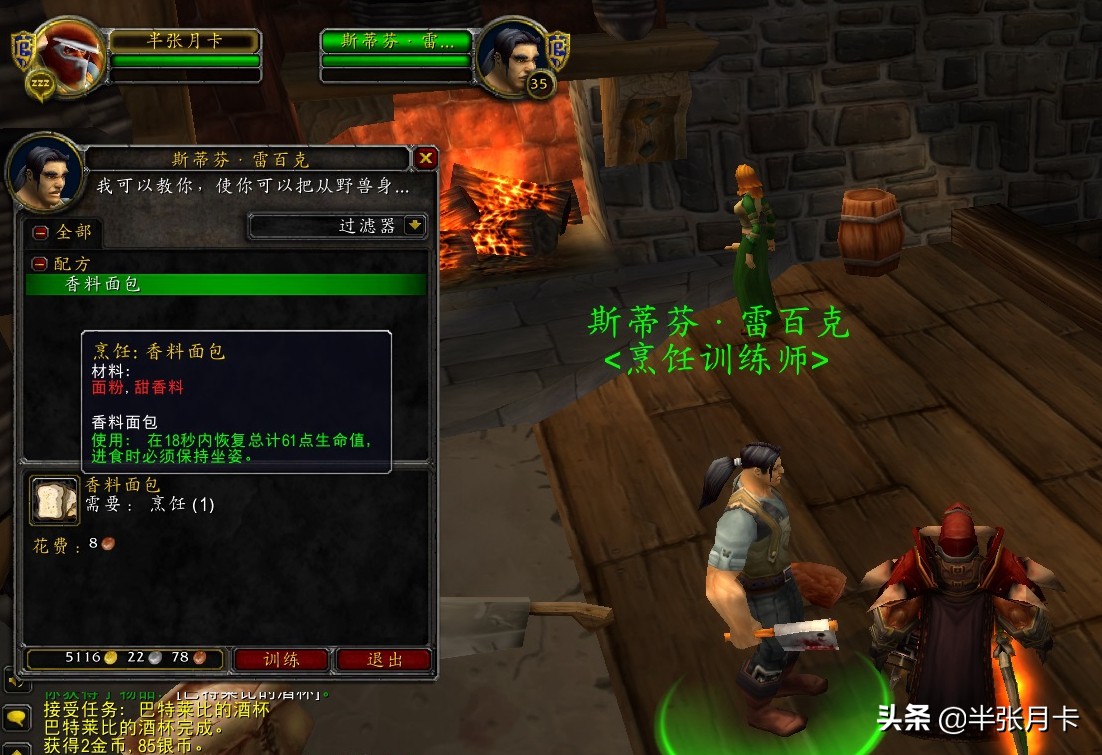This screenshot has height=755, width=1102.
Task: Click the 退出 (Exit) button
Action: tap(384, 659)
